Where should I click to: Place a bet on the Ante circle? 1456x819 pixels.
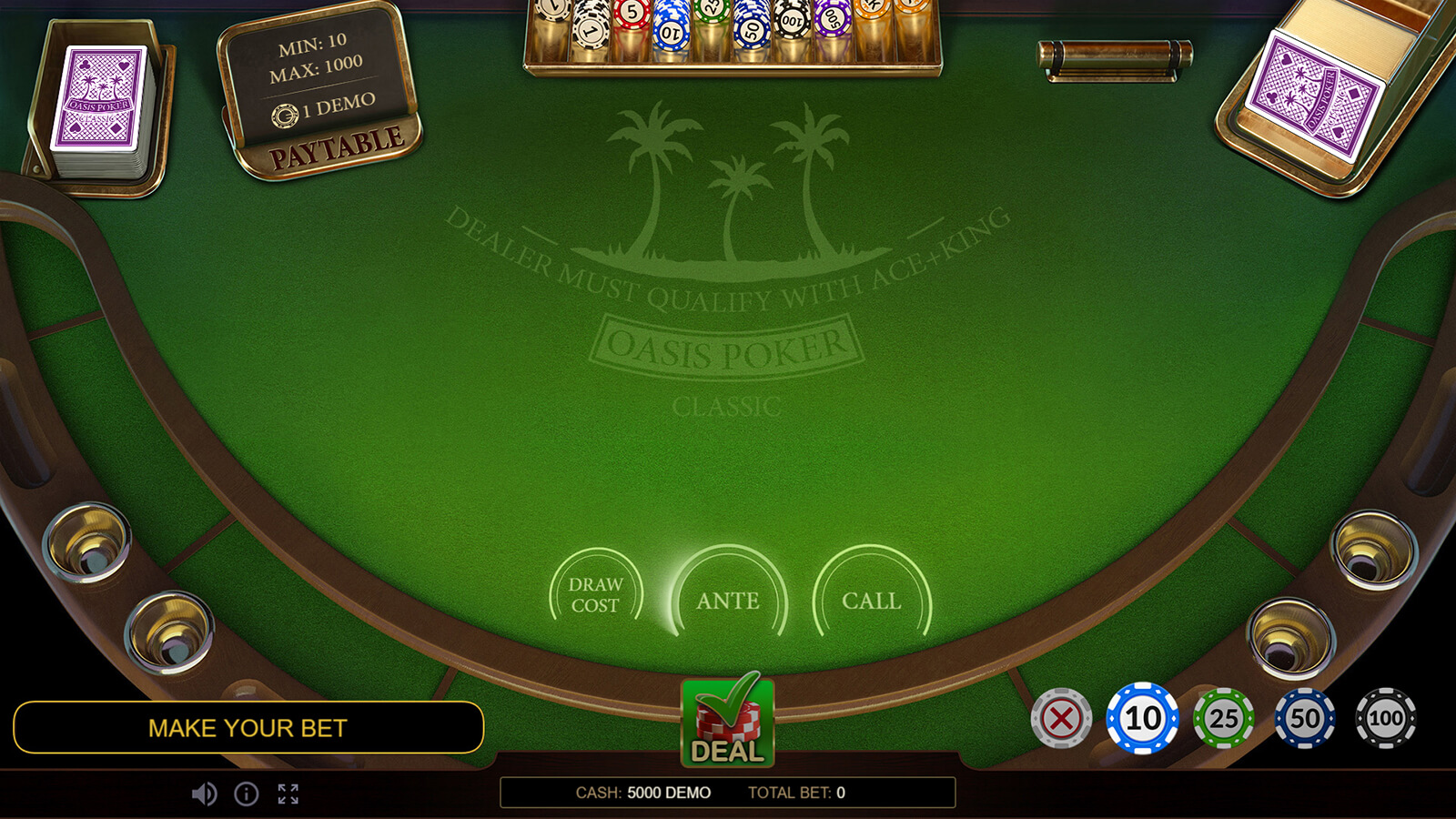pyautogui.click(x=728, y=600)
